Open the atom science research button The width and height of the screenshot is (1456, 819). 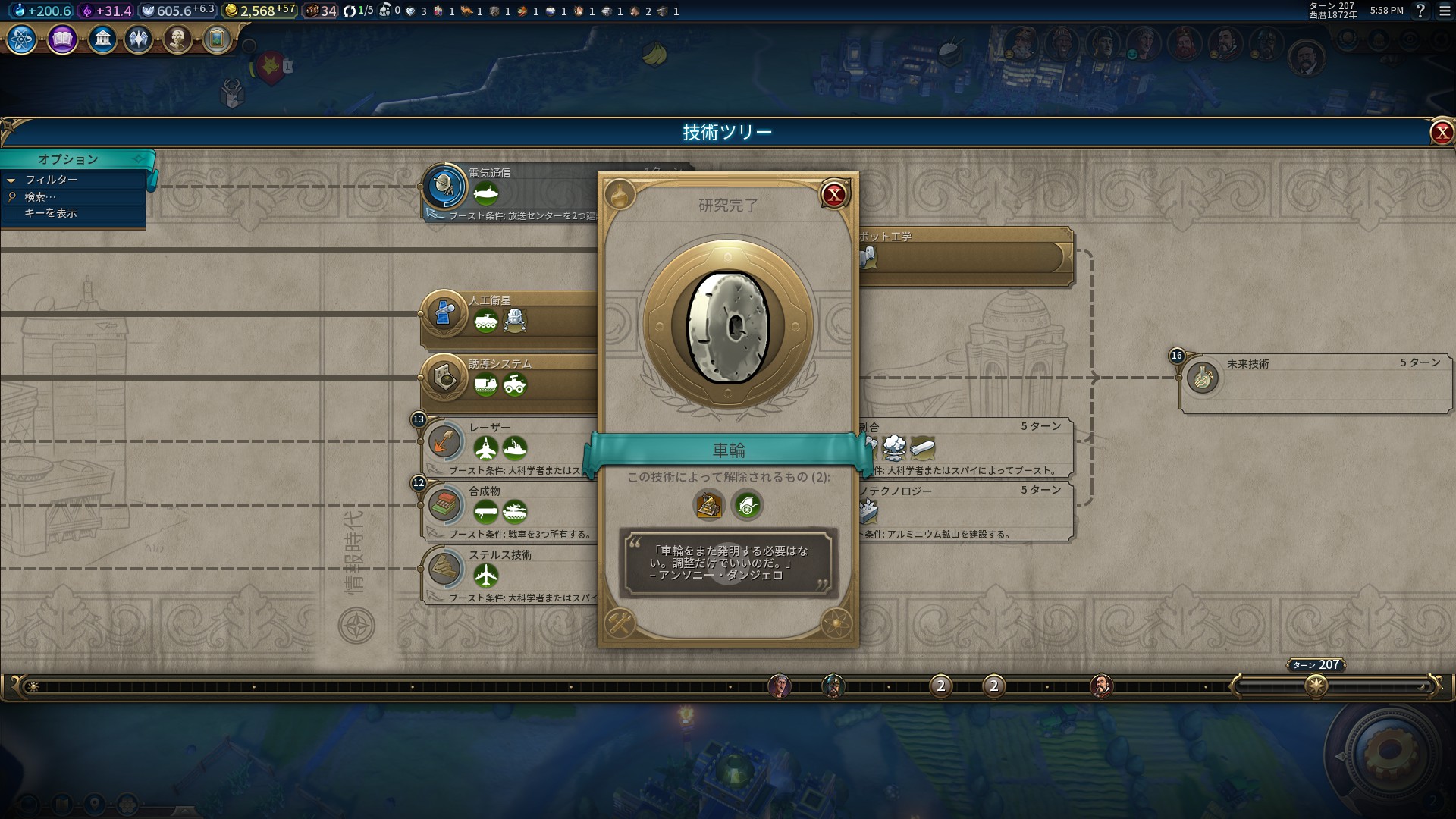[21, 39]
